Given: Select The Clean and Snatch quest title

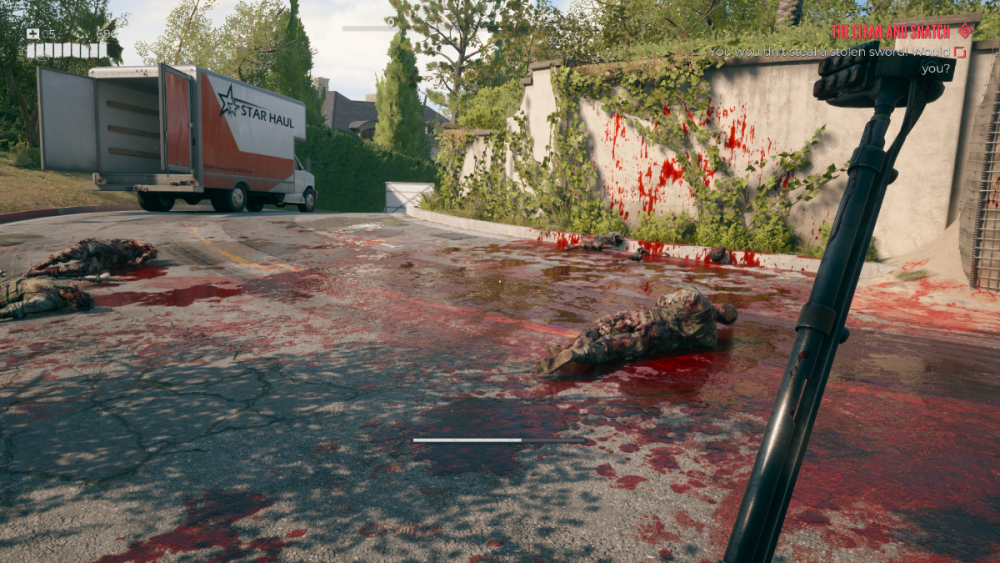Looking at the screenshot, I should (x=892, y=32).
